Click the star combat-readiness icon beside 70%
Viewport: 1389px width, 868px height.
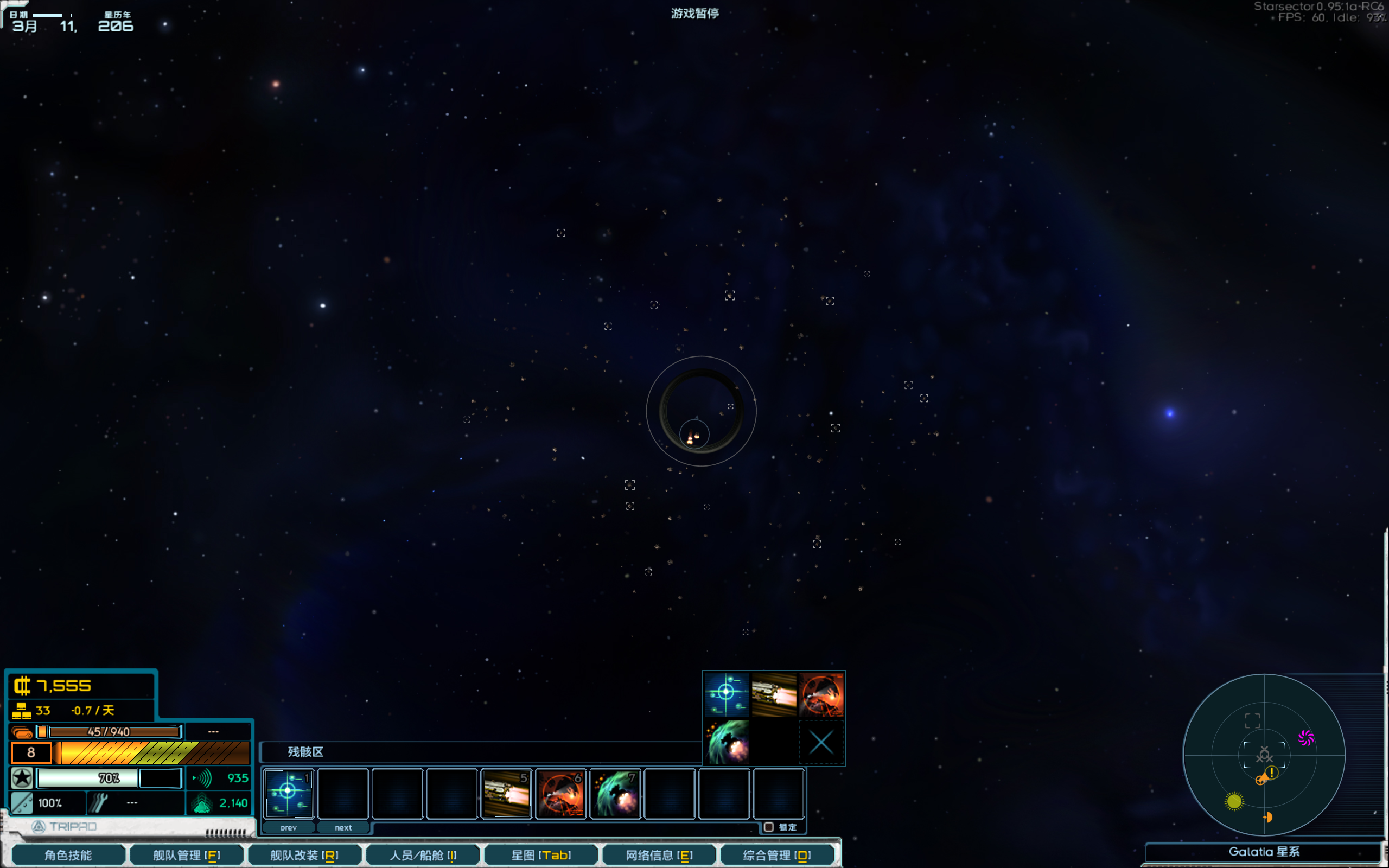point(22,778)
